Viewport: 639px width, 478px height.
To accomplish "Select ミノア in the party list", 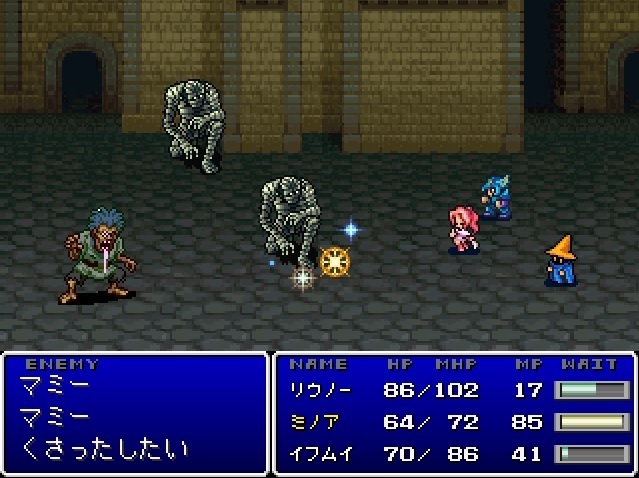I will [317, 422].
